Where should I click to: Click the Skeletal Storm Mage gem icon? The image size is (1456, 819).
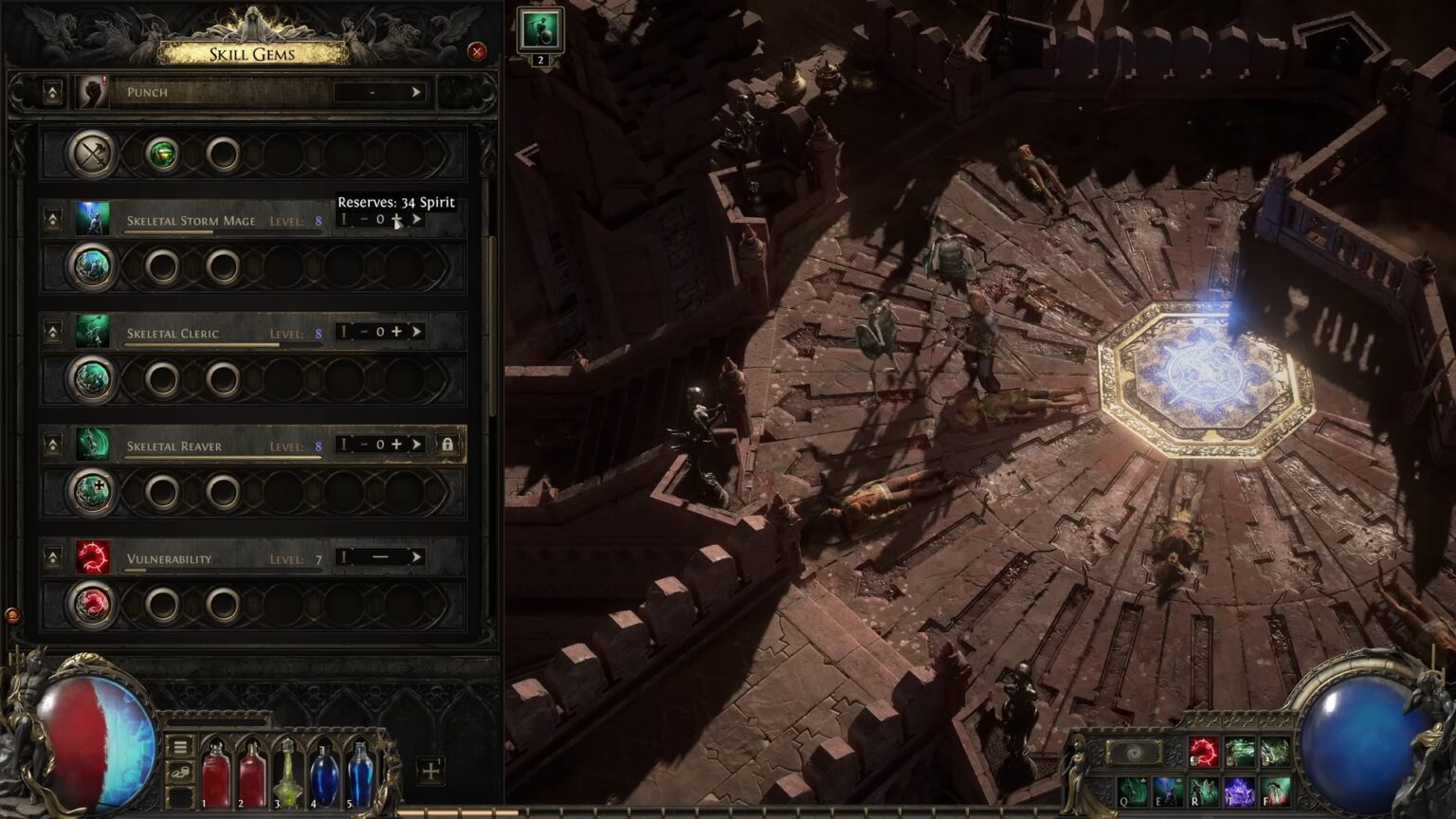click(92, 220)
